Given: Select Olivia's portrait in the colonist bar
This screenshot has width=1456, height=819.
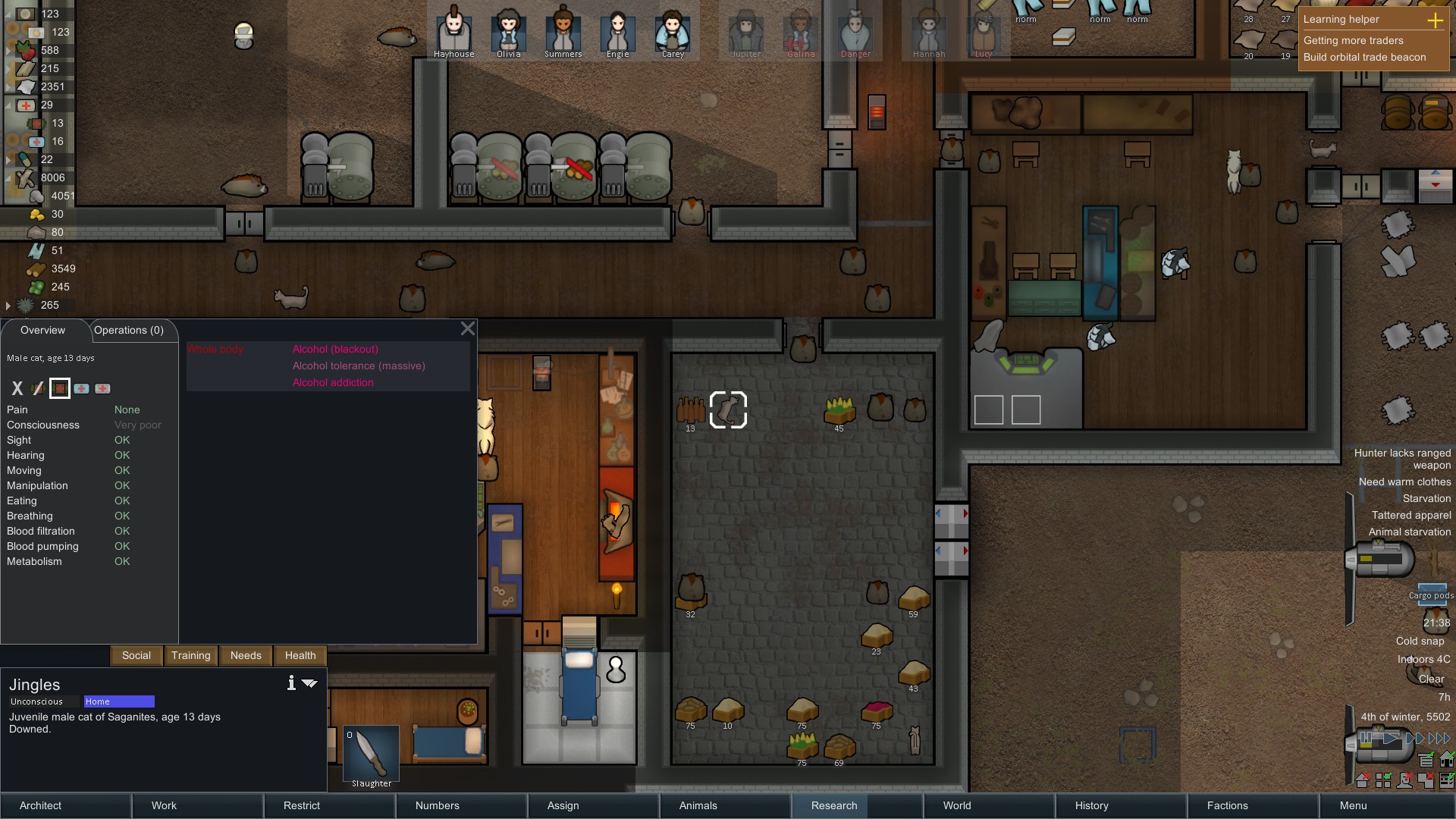Looking at the screenshot, I should coord(508,34).
